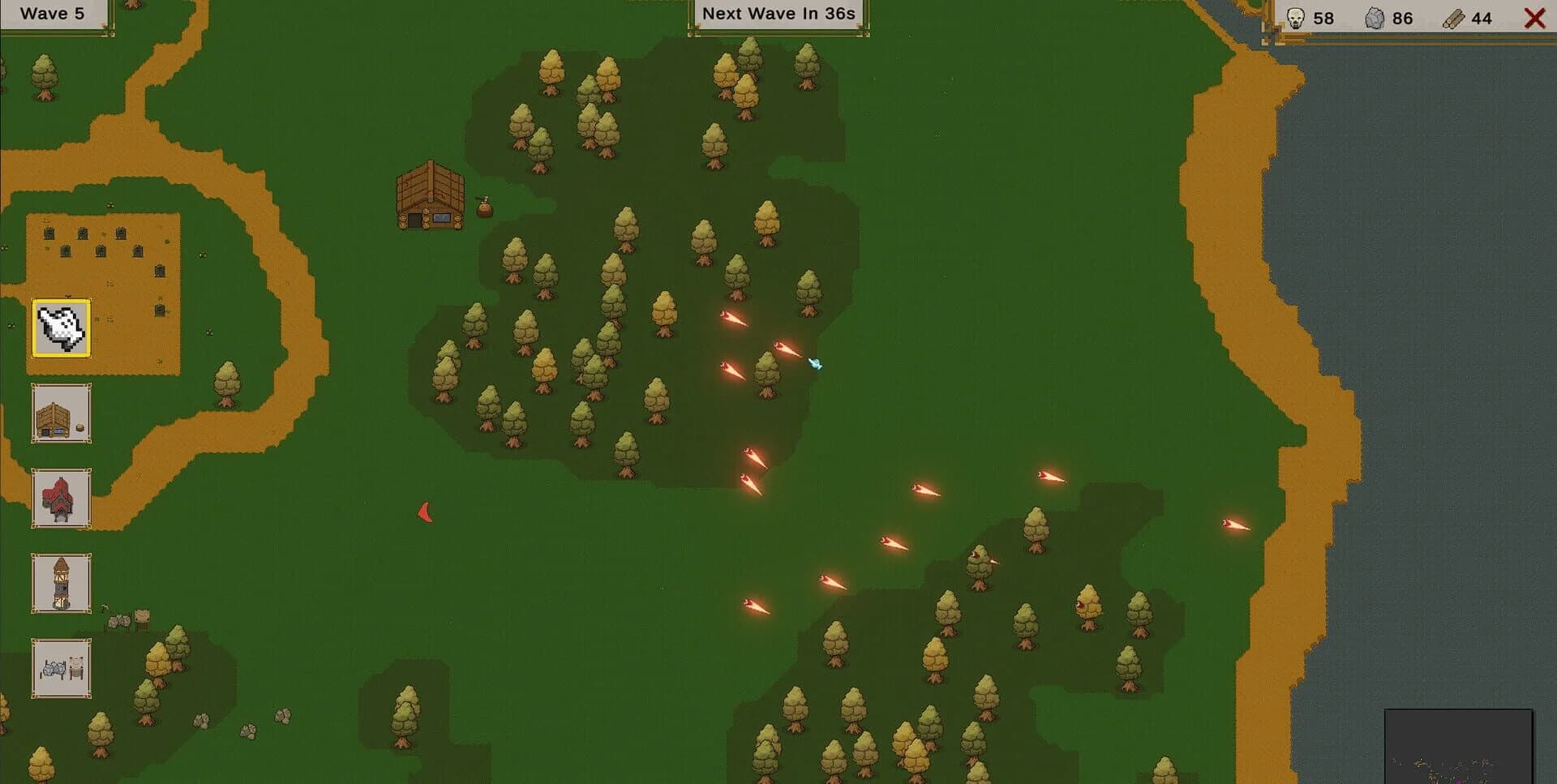Select the wooden cabin on the map
The height and width of the screenshot is (784, 1557).
point(428,197)
